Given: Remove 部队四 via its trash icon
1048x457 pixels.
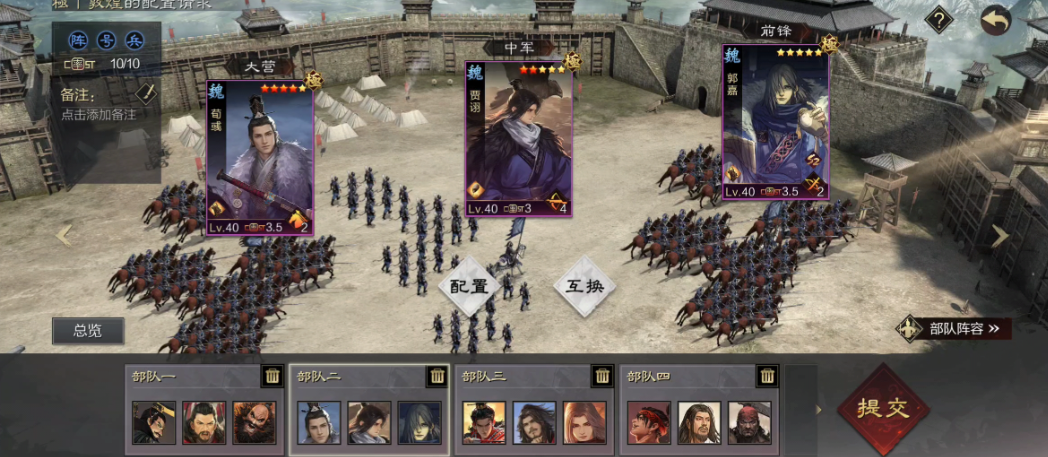Looking at the screenshot, I should (767, 376).
